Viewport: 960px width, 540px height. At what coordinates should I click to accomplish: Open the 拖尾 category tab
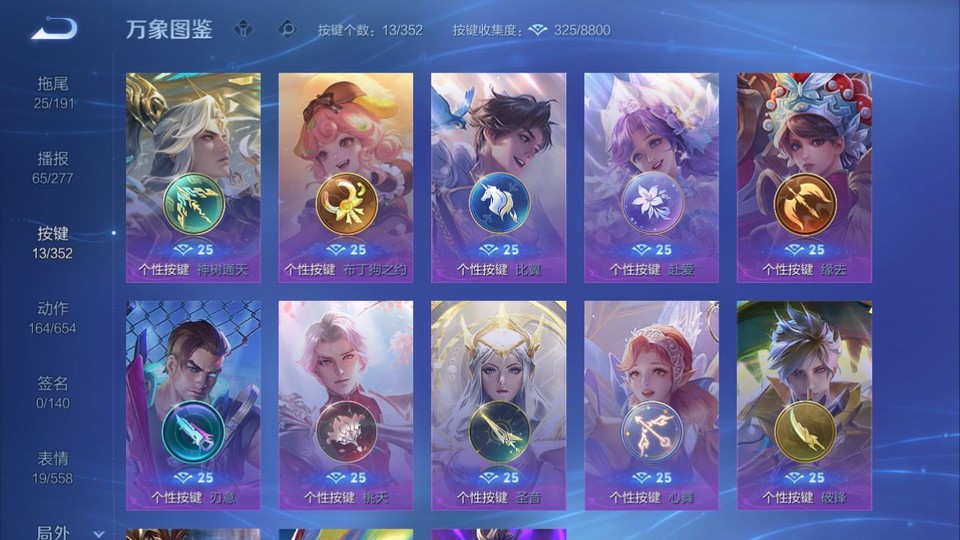53,92
